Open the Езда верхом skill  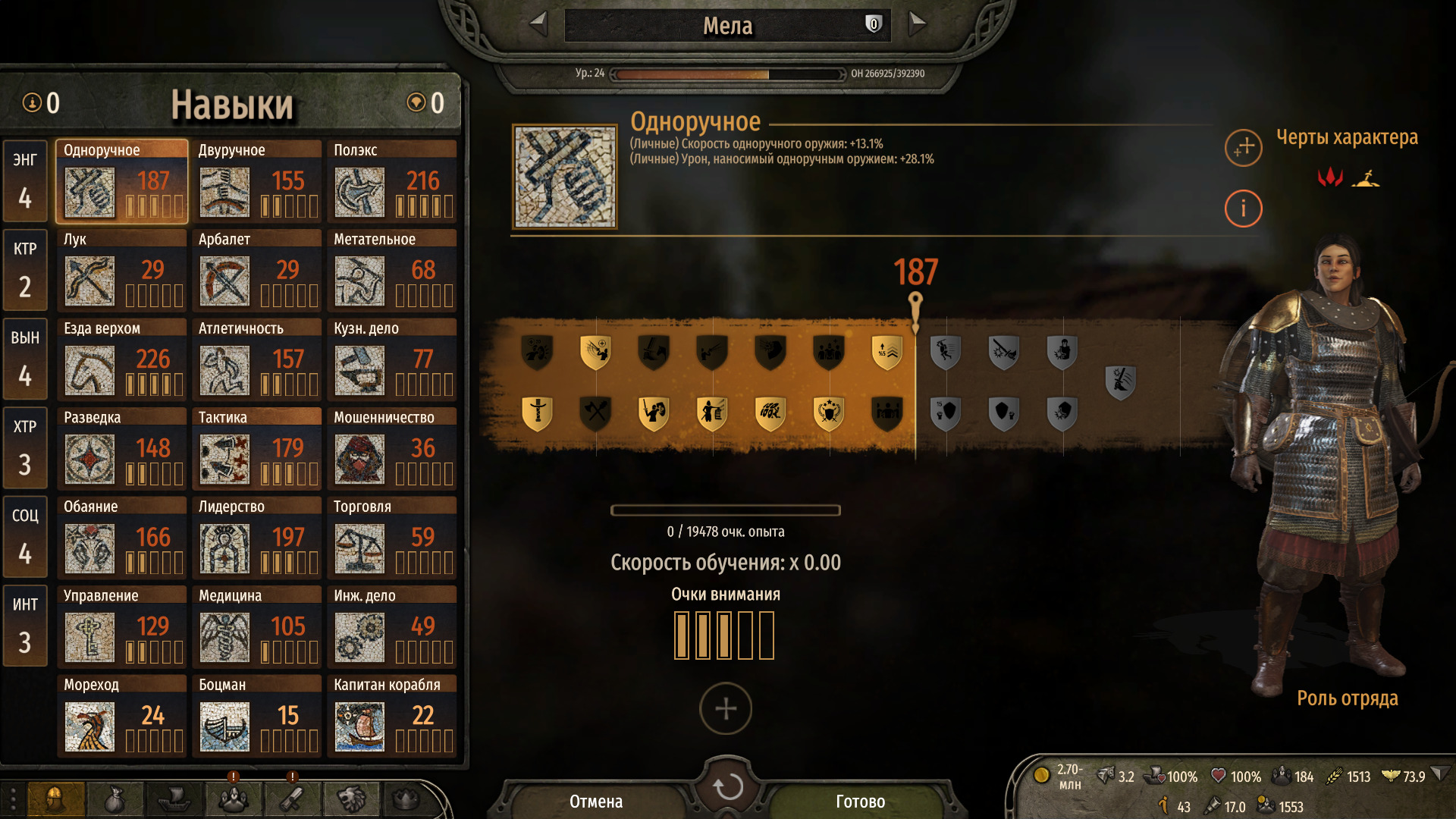121,360
